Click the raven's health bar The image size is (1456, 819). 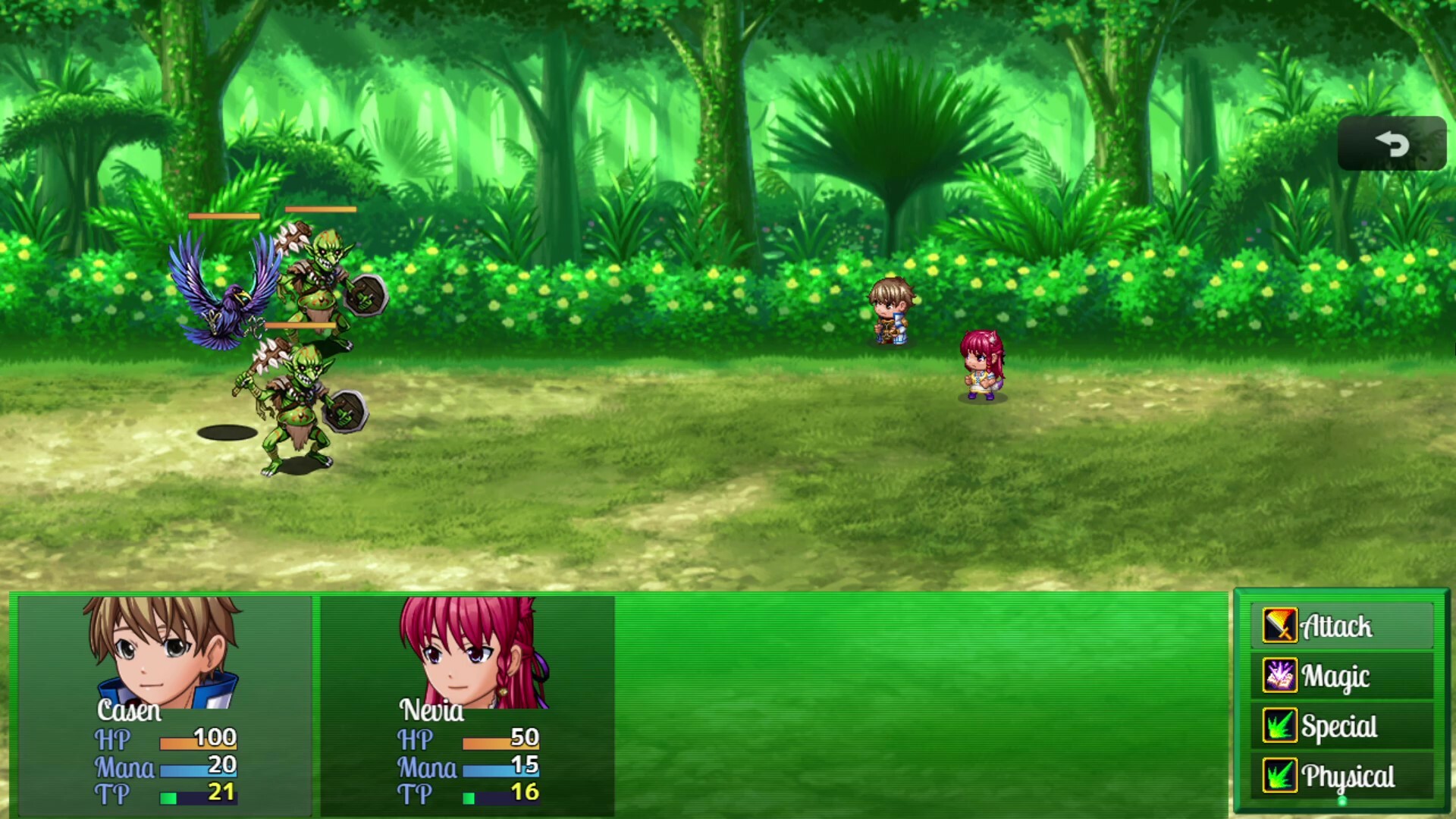(x=224, y=215)
